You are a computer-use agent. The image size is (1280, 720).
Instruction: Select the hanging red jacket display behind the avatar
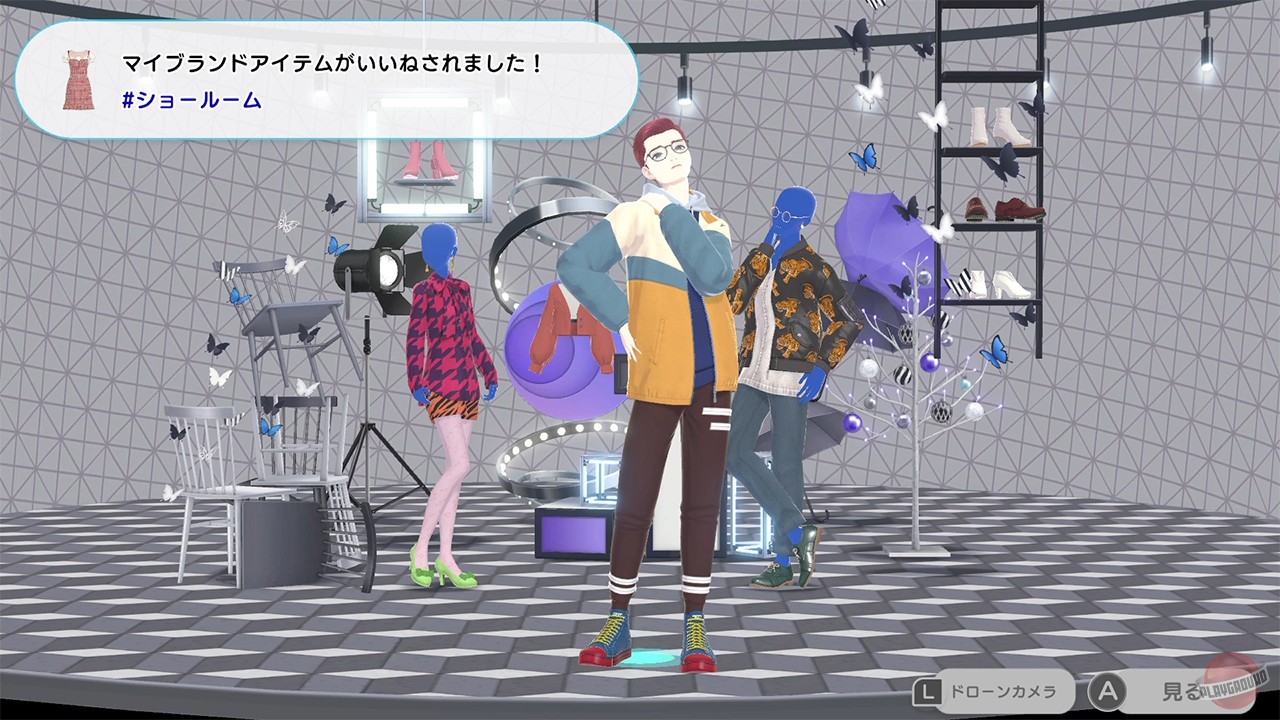point(560,330)
